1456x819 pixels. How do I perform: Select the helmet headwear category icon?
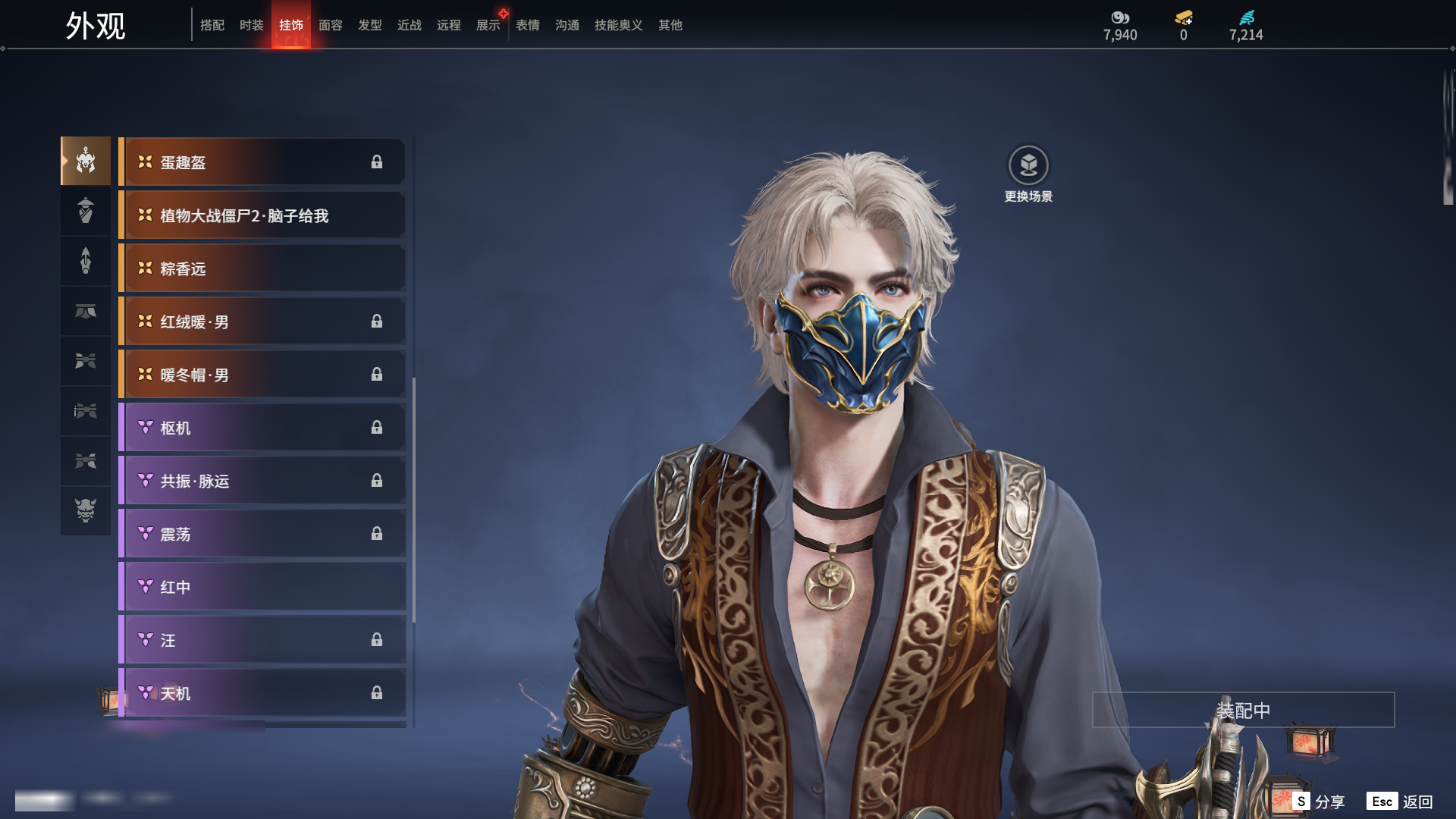point(86,161)
